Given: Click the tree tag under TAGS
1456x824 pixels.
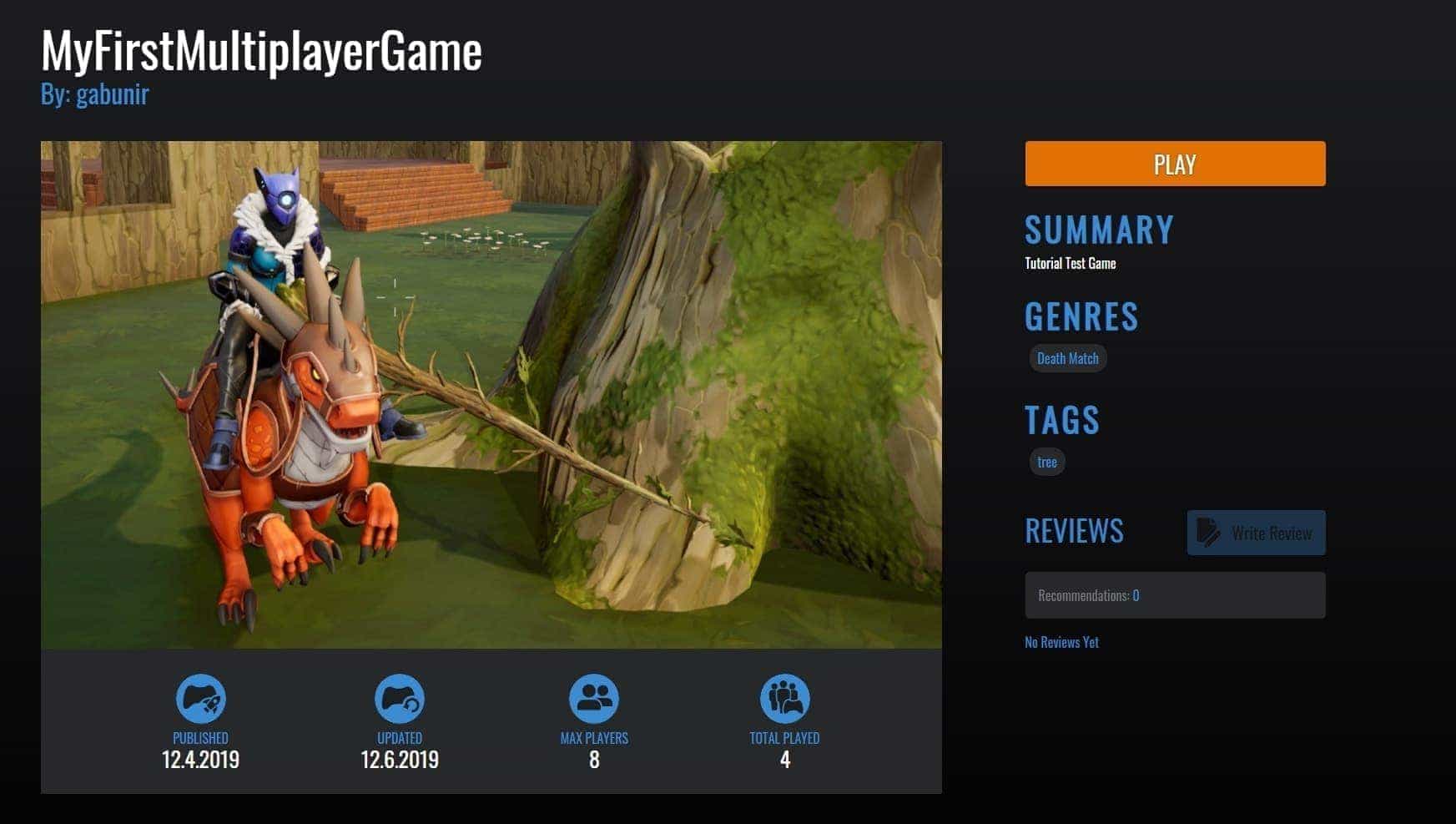Looking at the screenshot, I should click(1046, 462).
